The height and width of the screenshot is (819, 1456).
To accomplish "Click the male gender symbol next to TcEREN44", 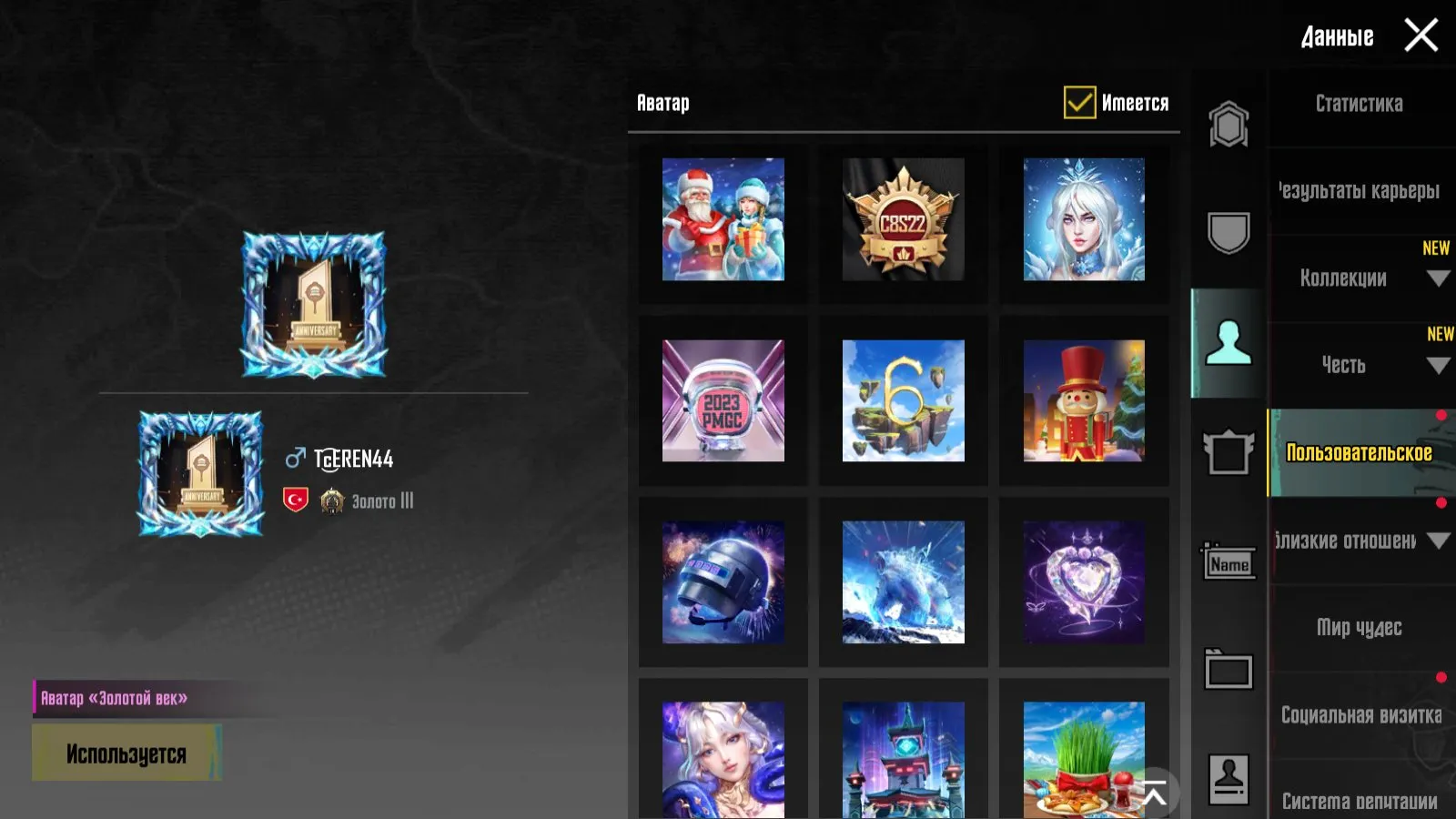I will click(295, 459).
